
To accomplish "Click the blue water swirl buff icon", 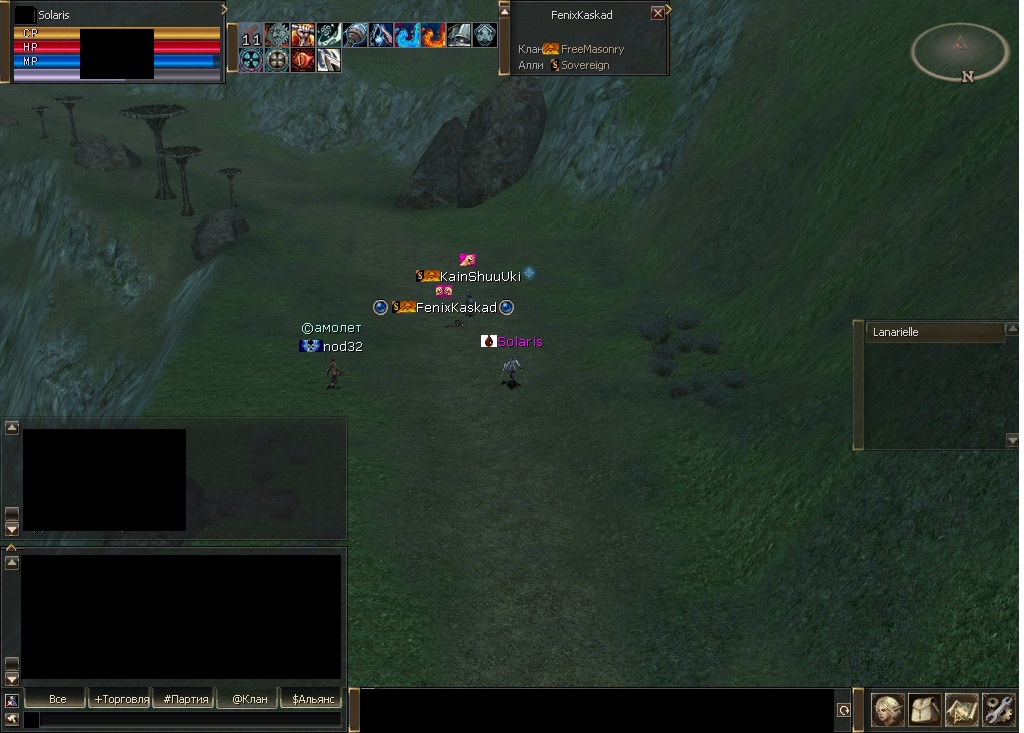I will [x=407, y=36].
